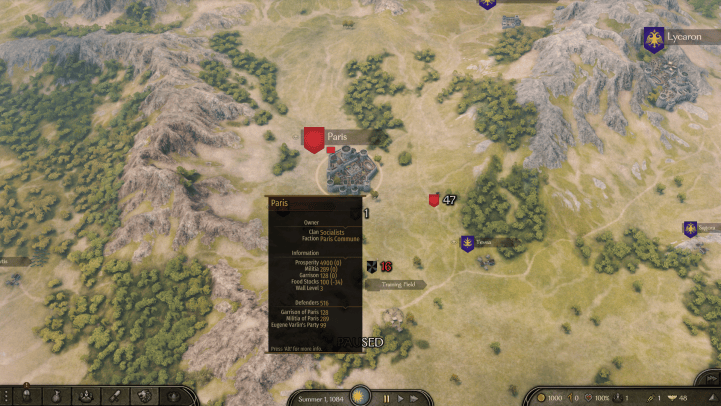Open the inventory bag icon
Image resolution: width=721 pixels, height=406 pixels.
point(55,397)
